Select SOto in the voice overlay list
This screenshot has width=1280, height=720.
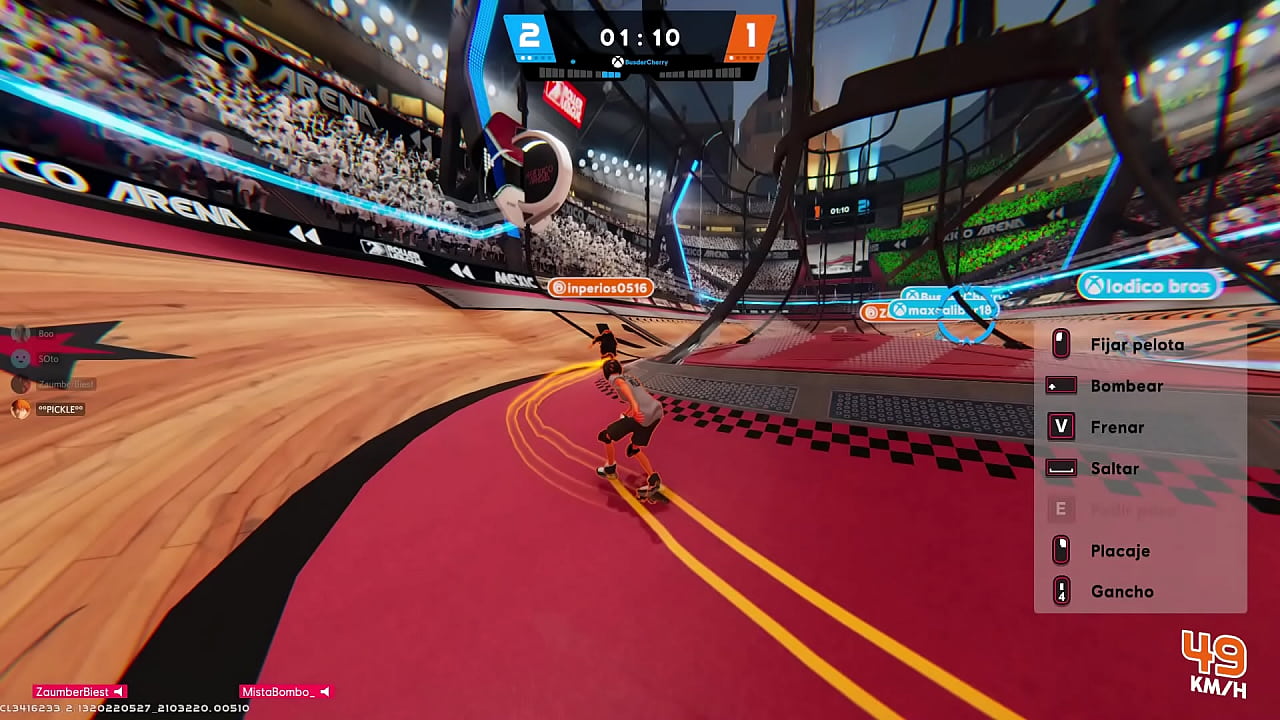click(46, 358)
